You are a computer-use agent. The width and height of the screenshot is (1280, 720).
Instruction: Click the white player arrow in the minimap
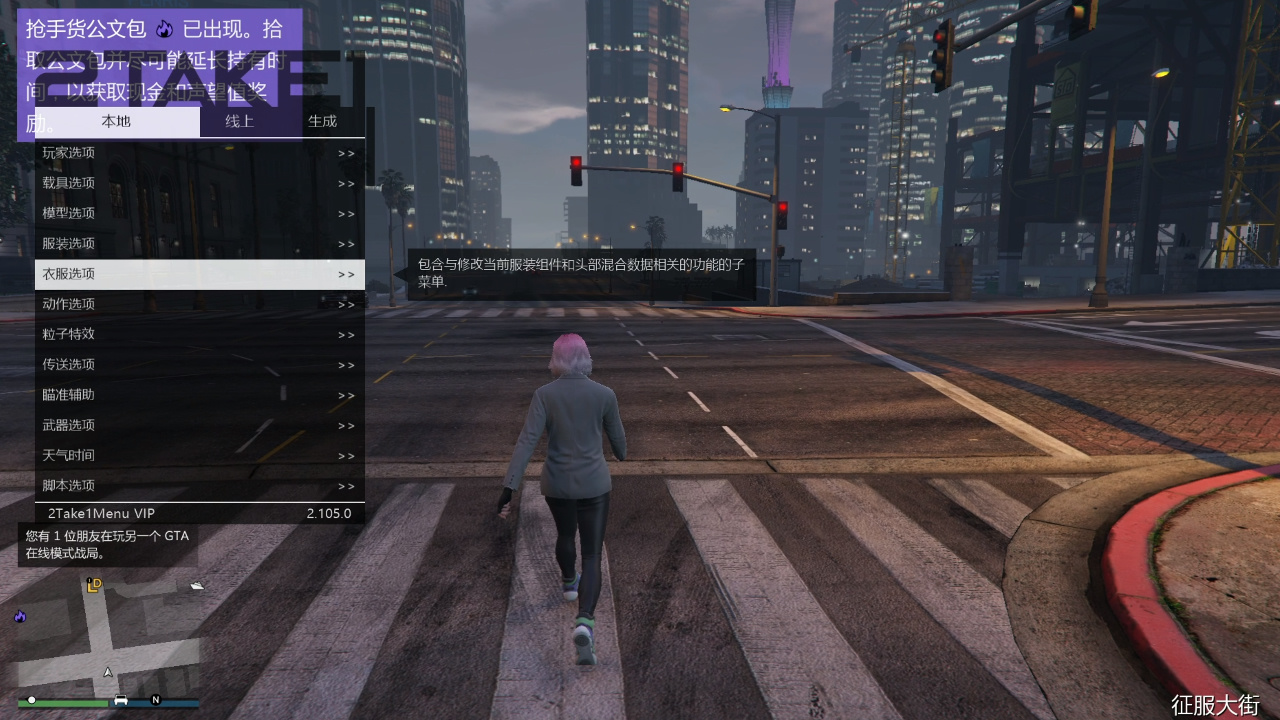click(108, 672)
